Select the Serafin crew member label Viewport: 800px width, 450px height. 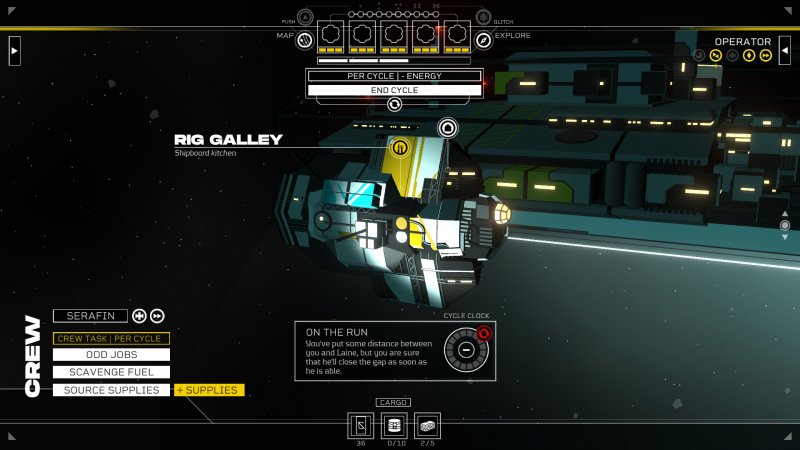point(91,316)
